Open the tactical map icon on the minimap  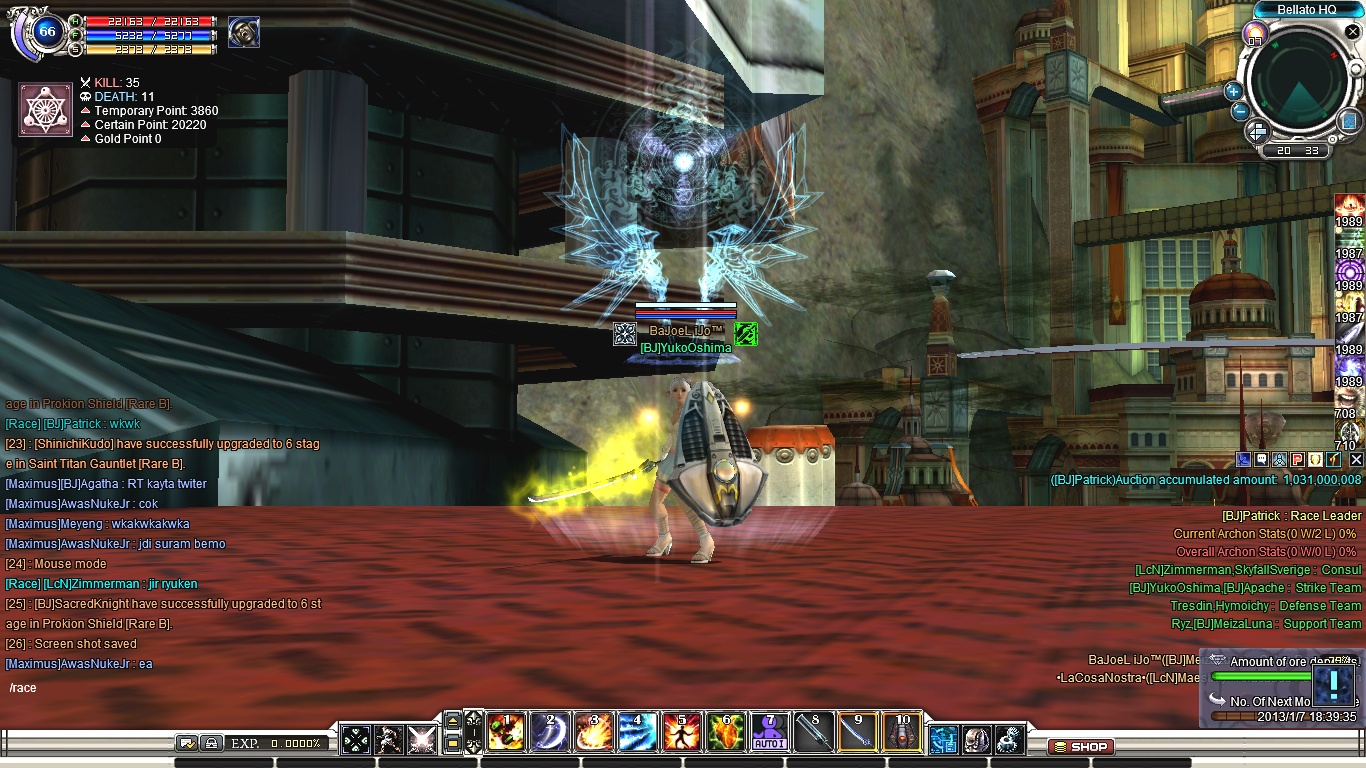[x=1349, y=122]
